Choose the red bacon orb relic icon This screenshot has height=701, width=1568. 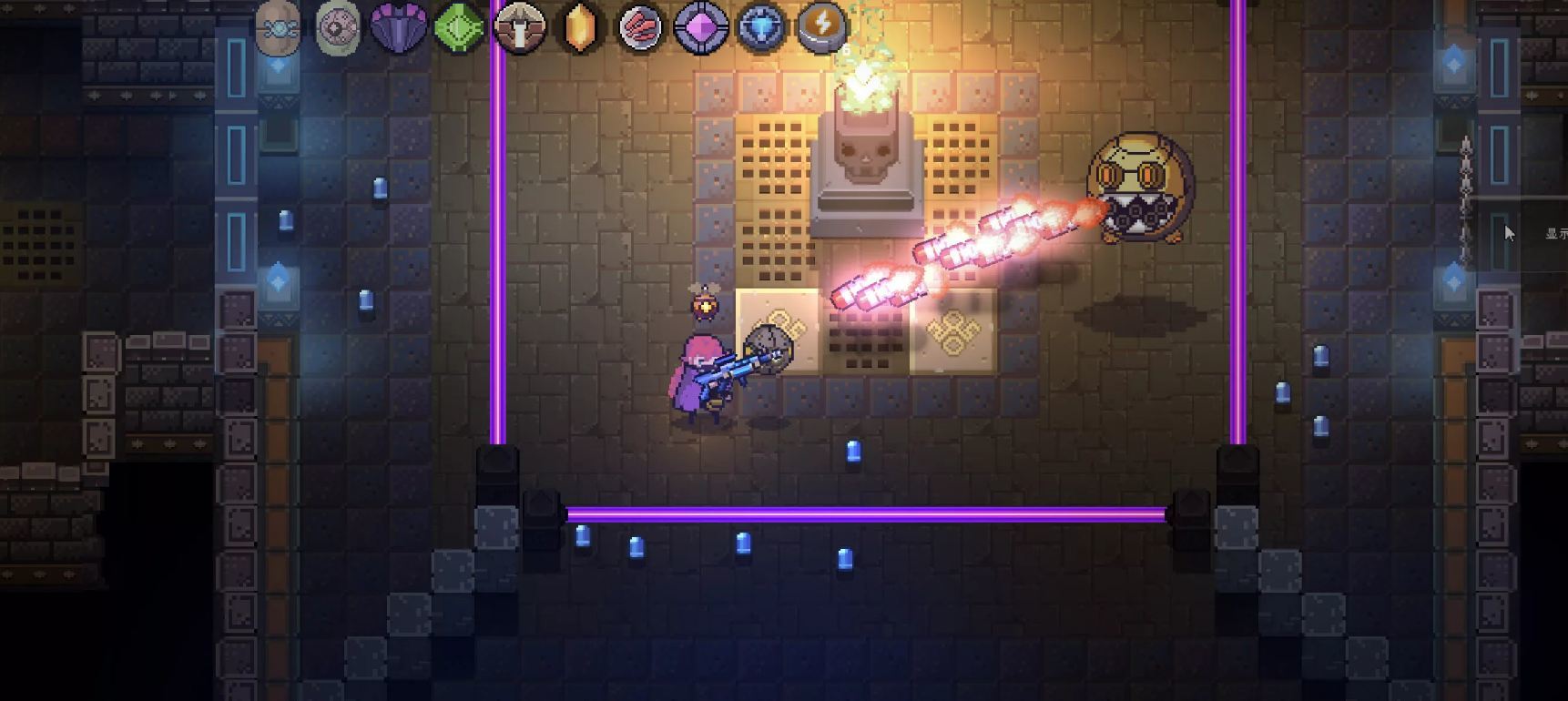[x=641, y=27]
